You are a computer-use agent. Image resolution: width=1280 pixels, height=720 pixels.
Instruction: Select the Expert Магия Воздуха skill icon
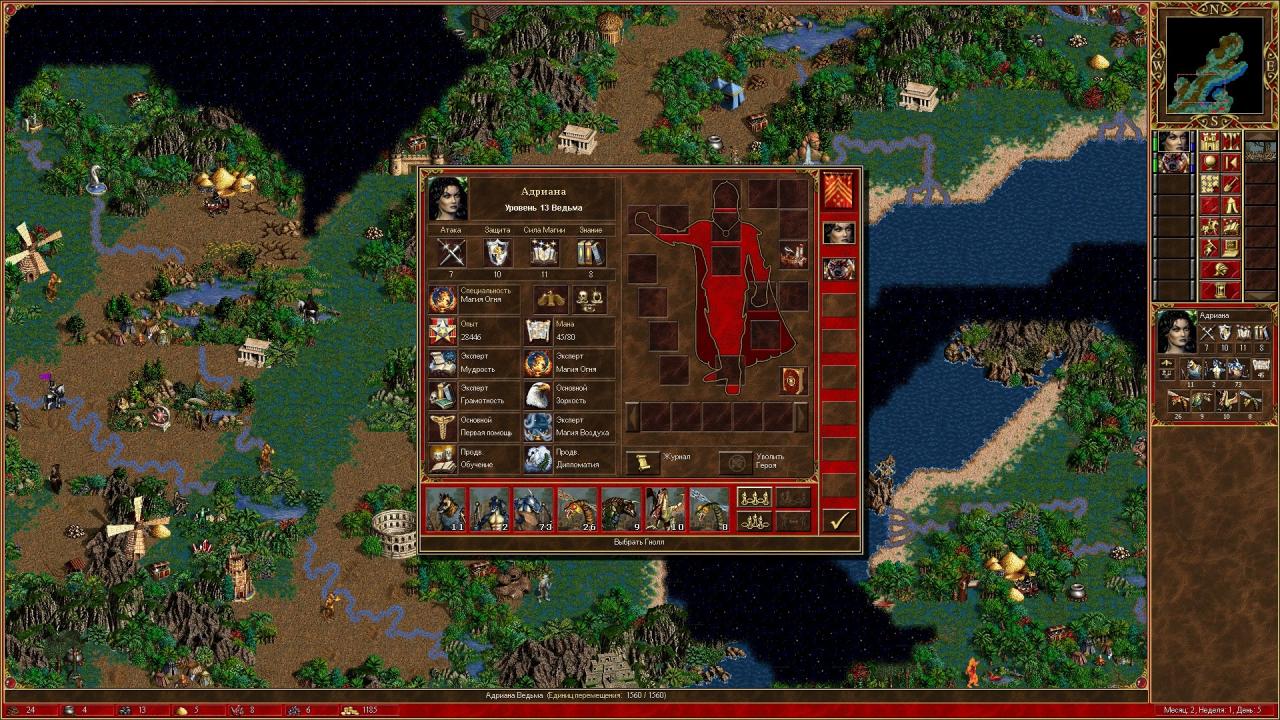coord(537,429)
